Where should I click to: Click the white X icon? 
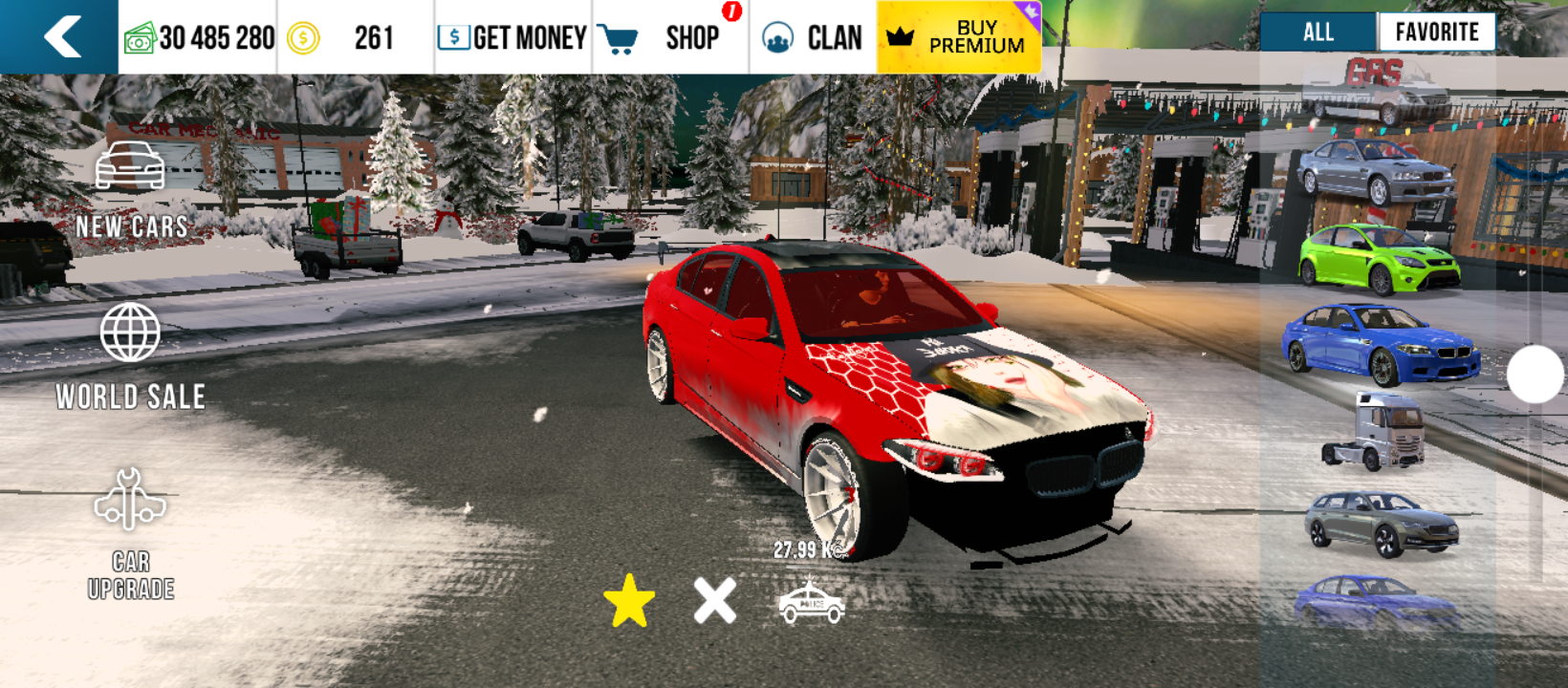715,601
